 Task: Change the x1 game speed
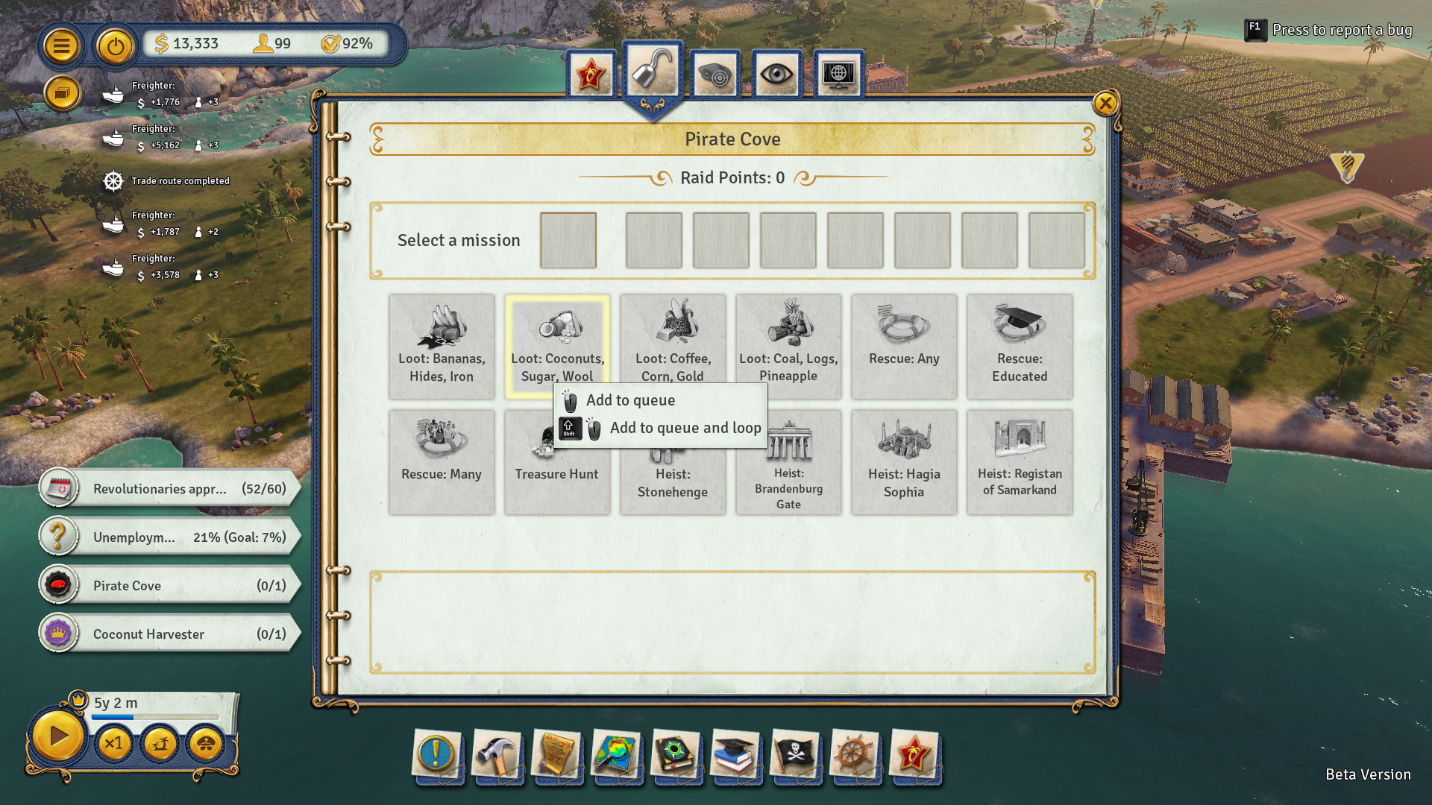click(114, 743)
